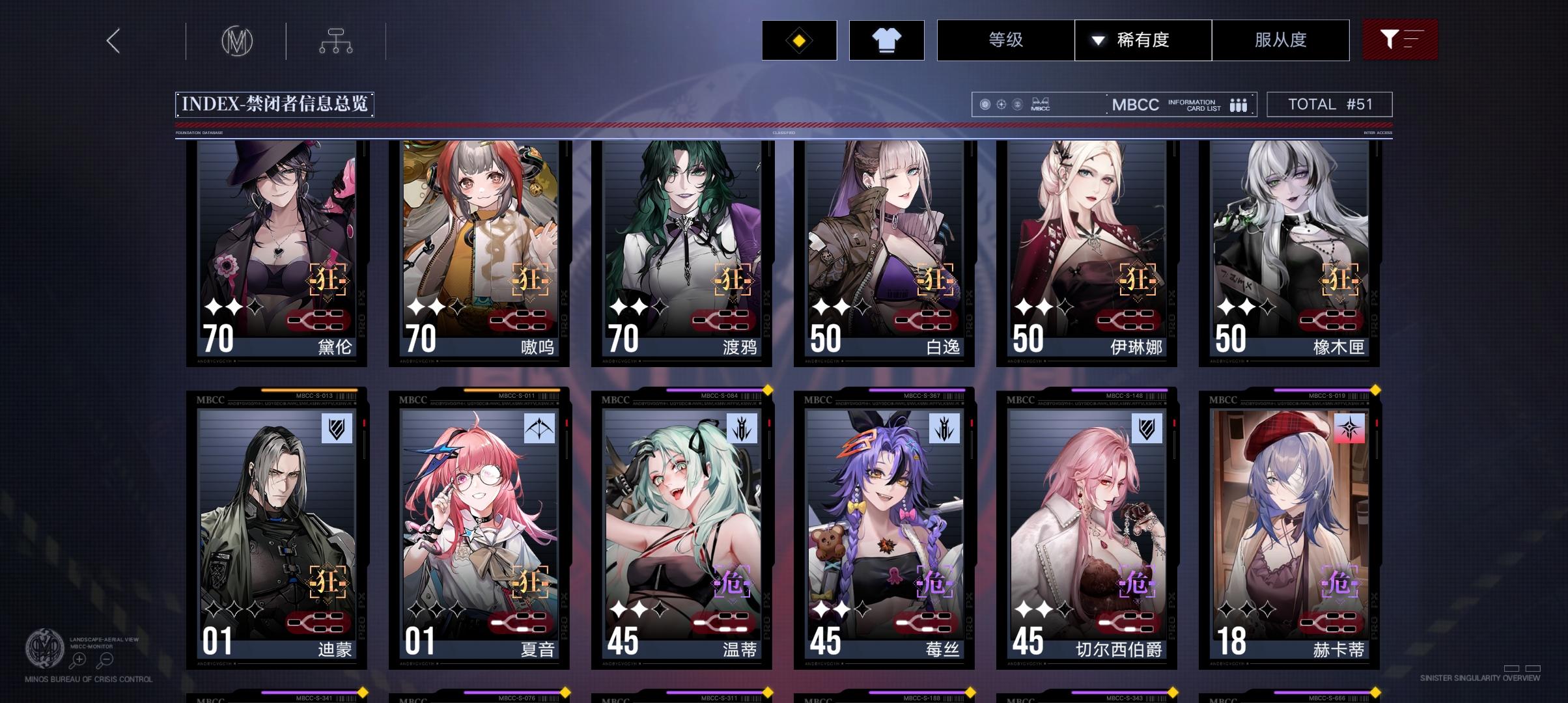
Task: Click the TOTAL #51 counter panel
Action: click(1328, 104)
